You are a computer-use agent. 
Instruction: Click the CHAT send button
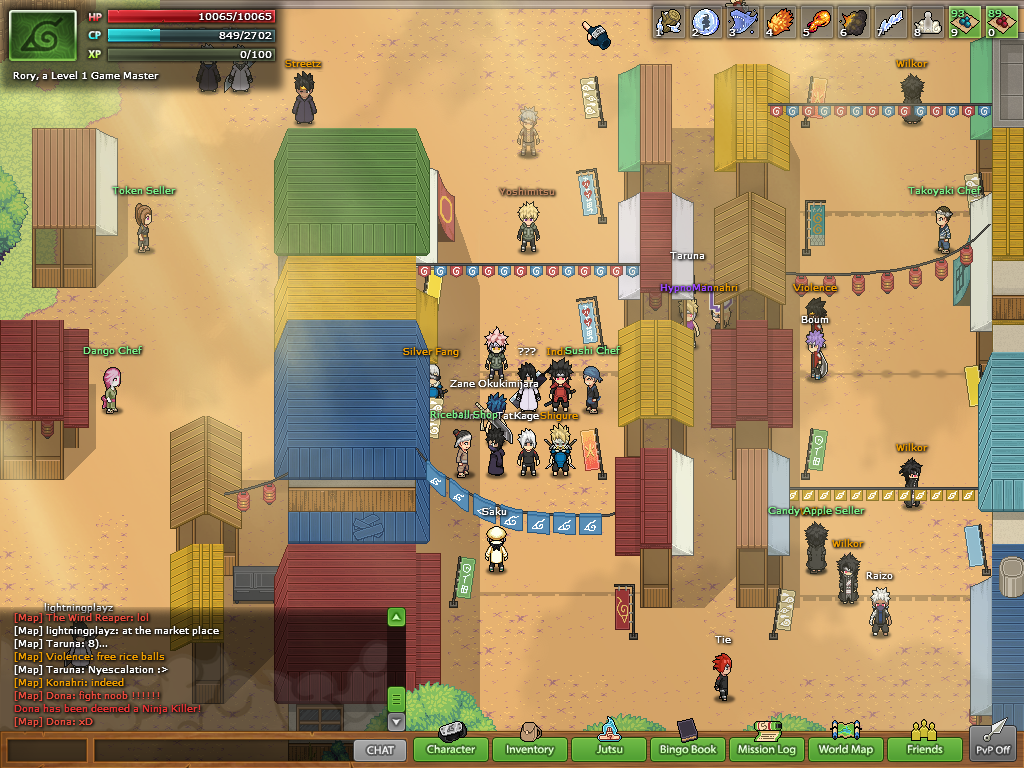click(x=380, y=750)
